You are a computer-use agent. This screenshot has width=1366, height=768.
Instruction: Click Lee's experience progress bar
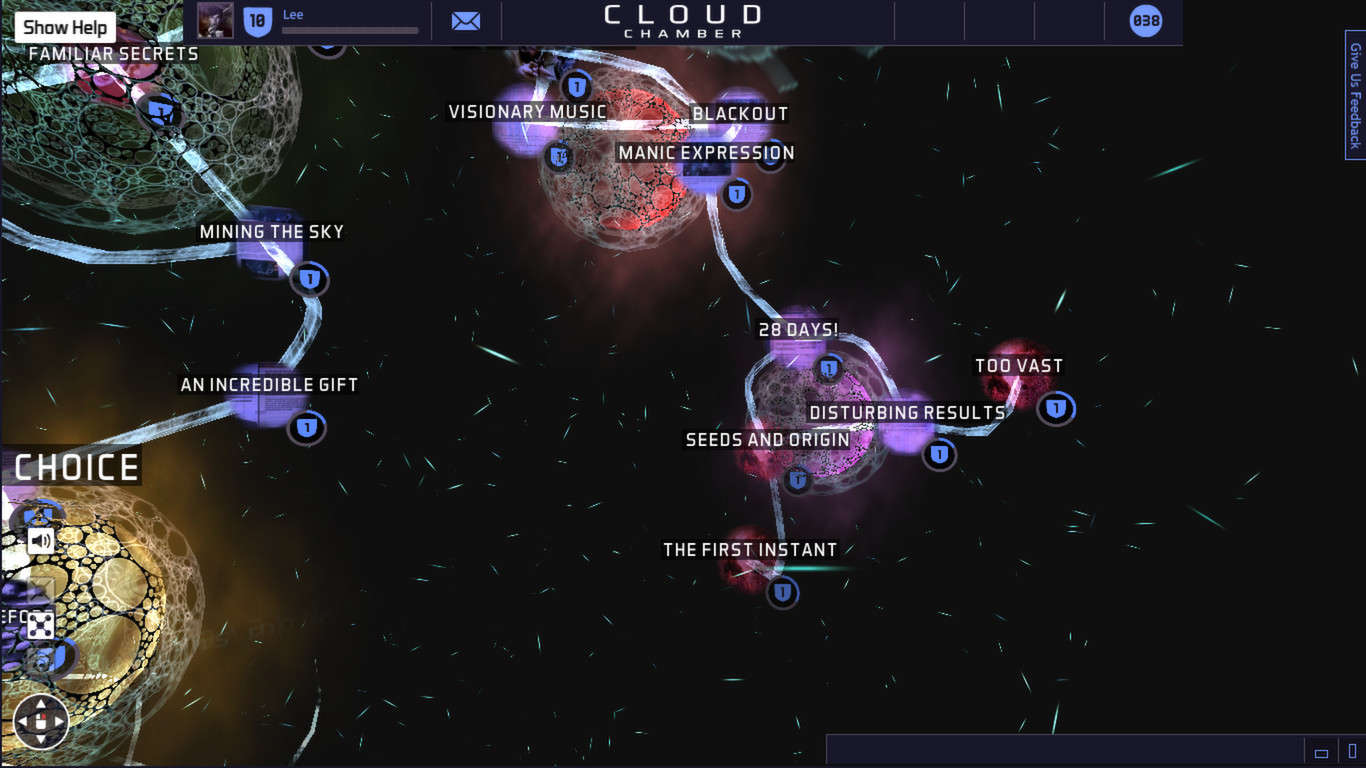pos(350,30)
